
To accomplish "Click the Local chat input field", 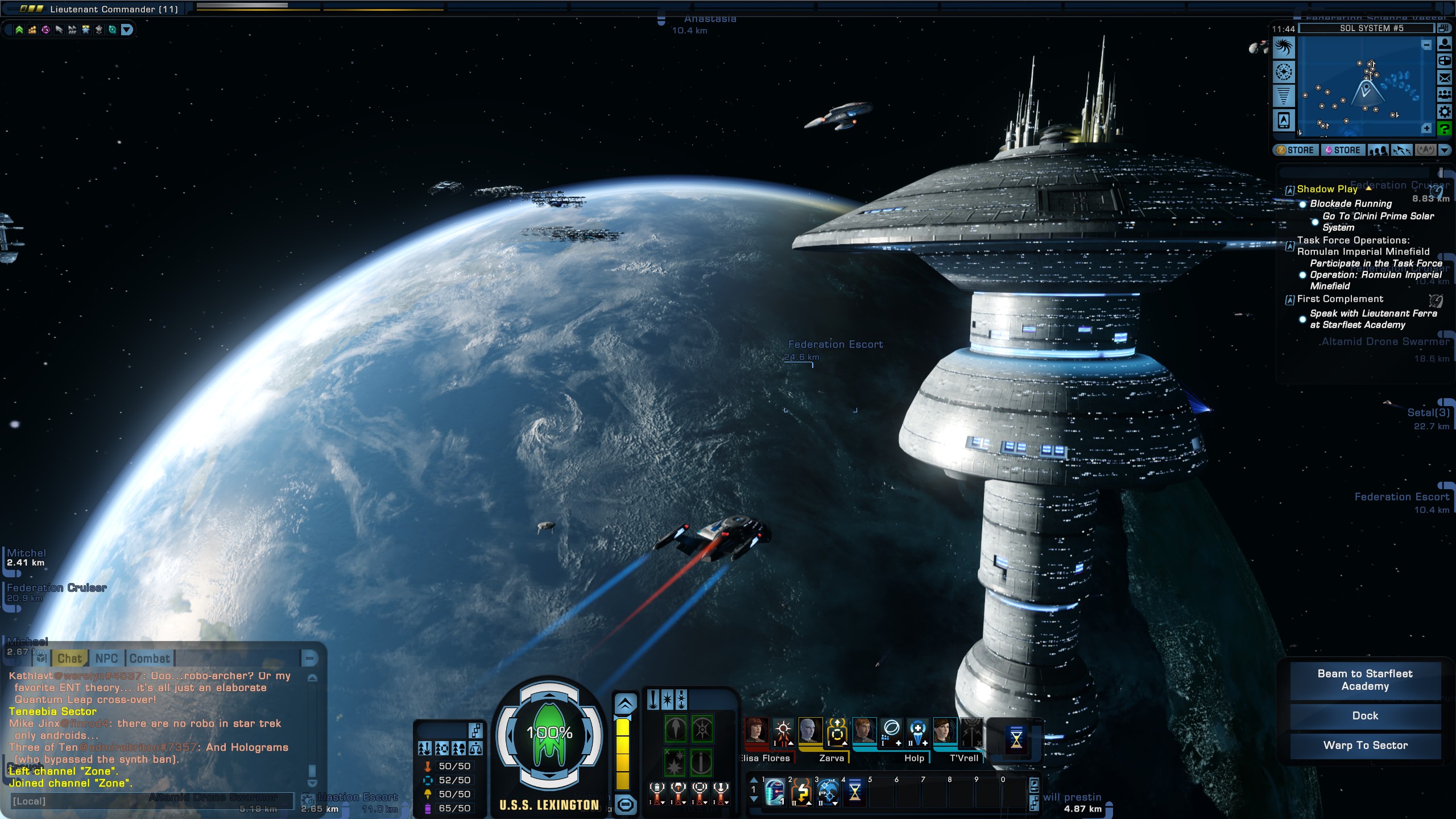I will 151,801.
